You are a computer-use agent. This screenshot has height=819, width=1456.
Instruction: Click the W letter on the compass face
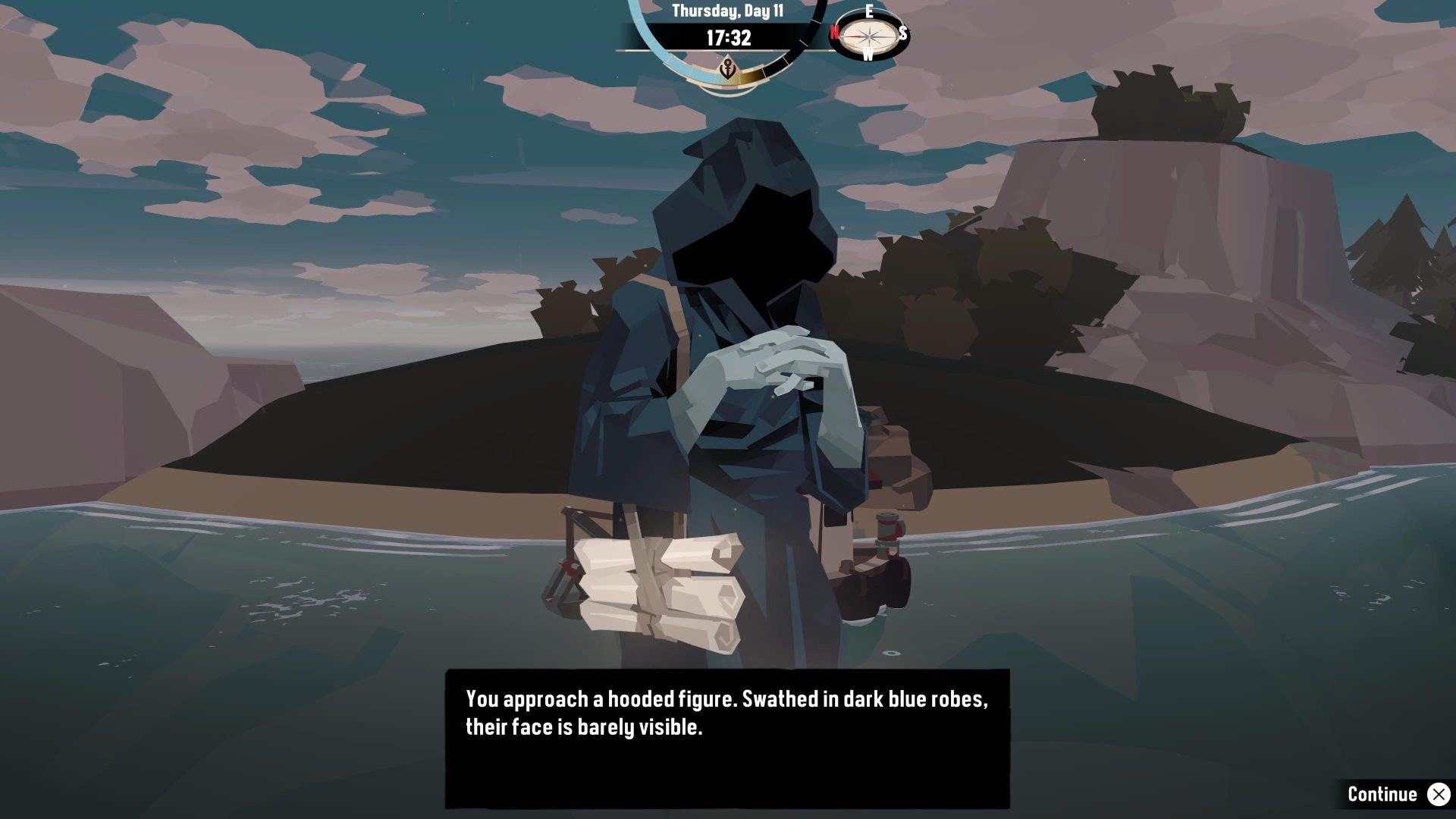pyautogui.click(x=868, y=55)
